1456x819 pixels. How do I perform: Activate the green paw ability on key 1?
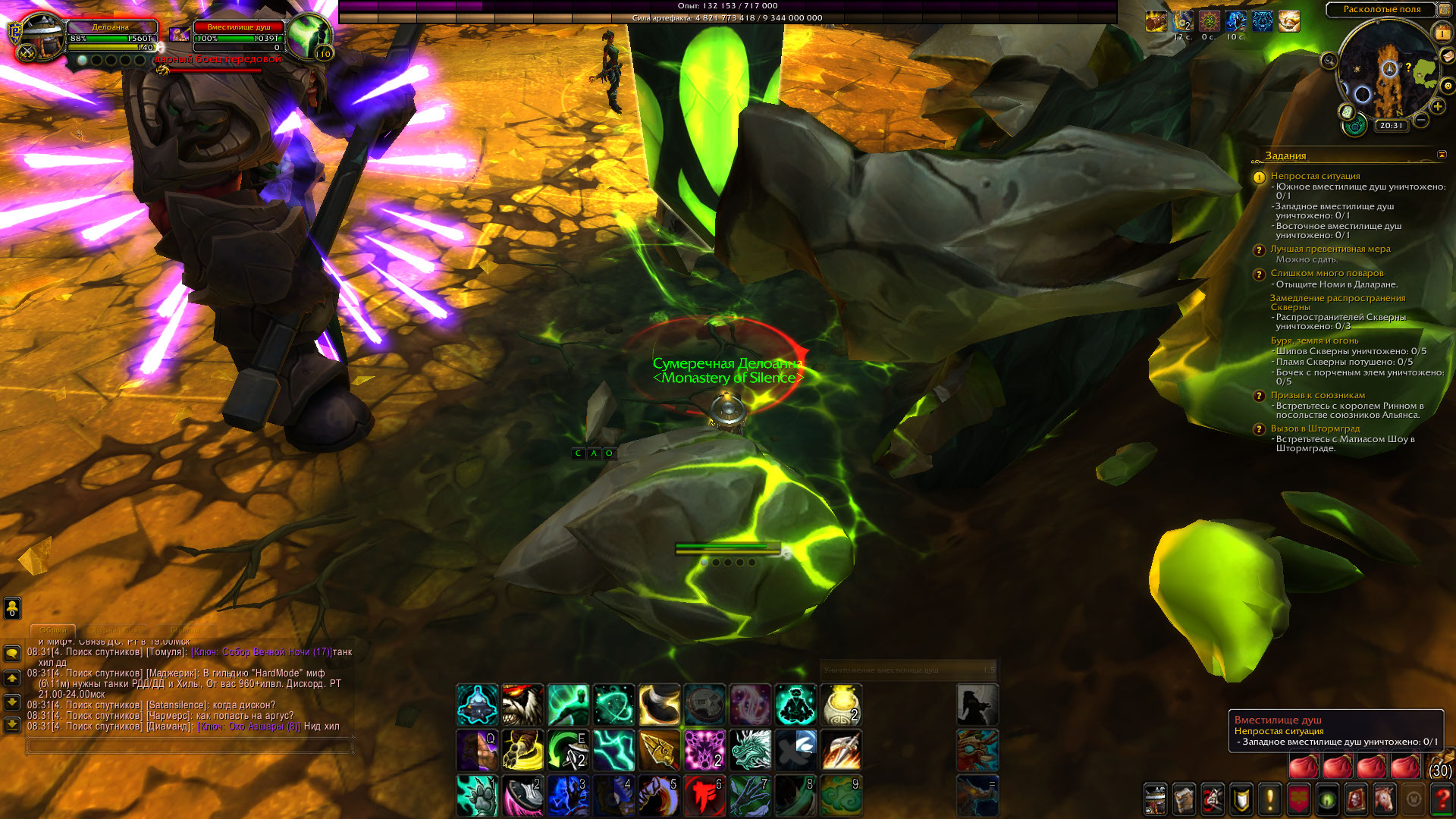pyautogui.click(x=477, y=795)
